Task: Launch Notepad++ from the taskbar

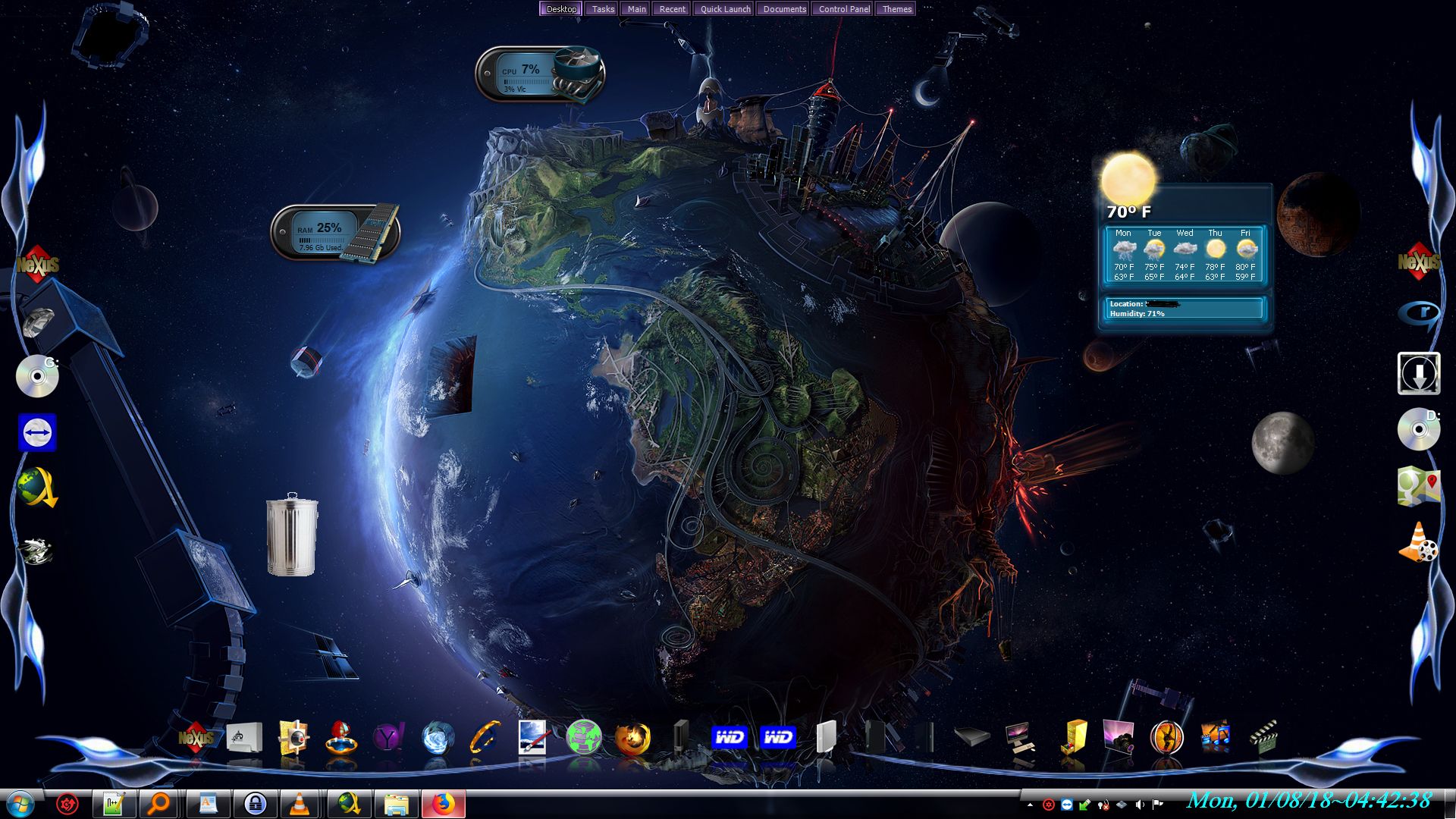Action: pos(114,804)
